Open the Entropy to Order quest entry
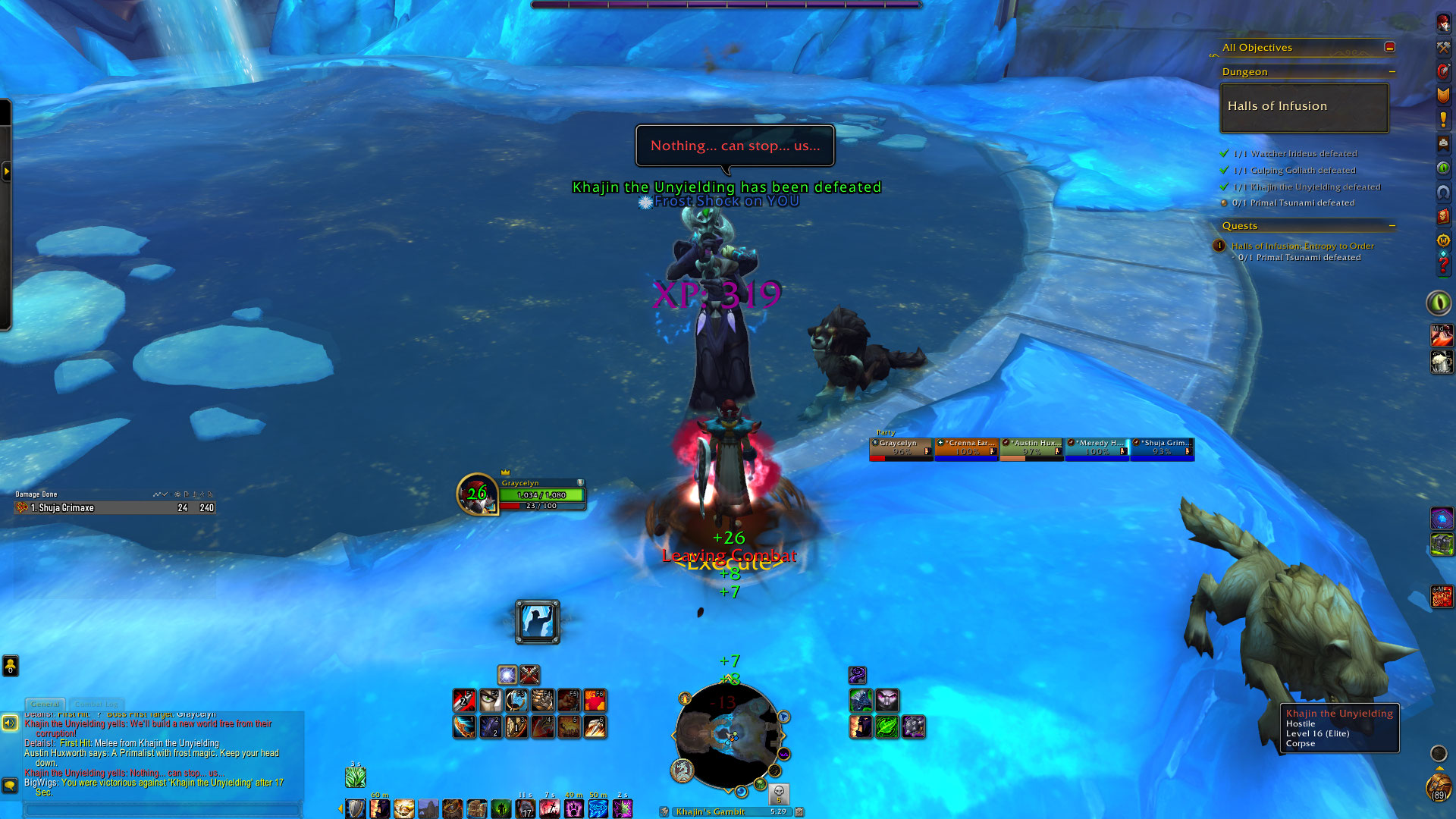The image size is (1456, 819). 1302,246
